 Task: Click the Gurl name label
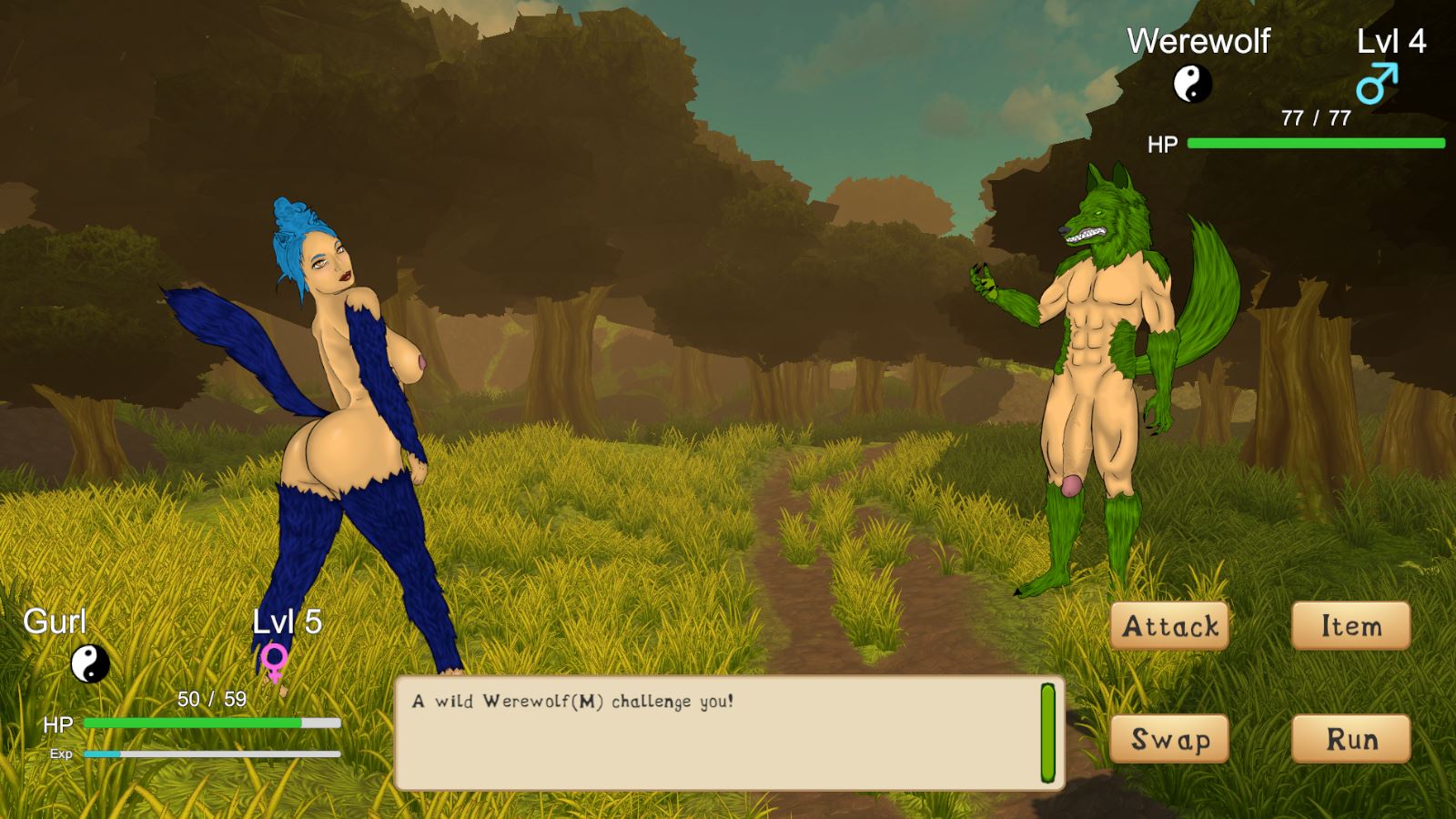[55, 622]
